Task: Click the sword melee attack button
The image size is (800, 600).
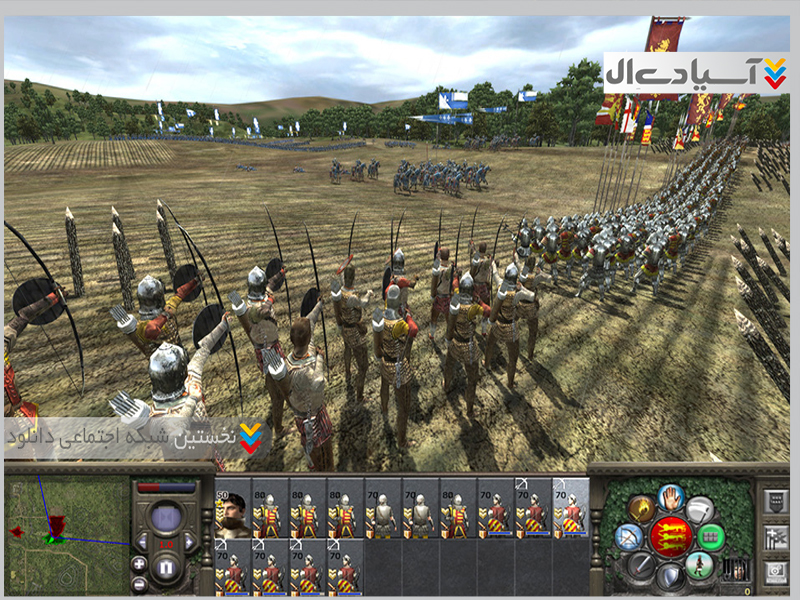Action: (640, 567)
